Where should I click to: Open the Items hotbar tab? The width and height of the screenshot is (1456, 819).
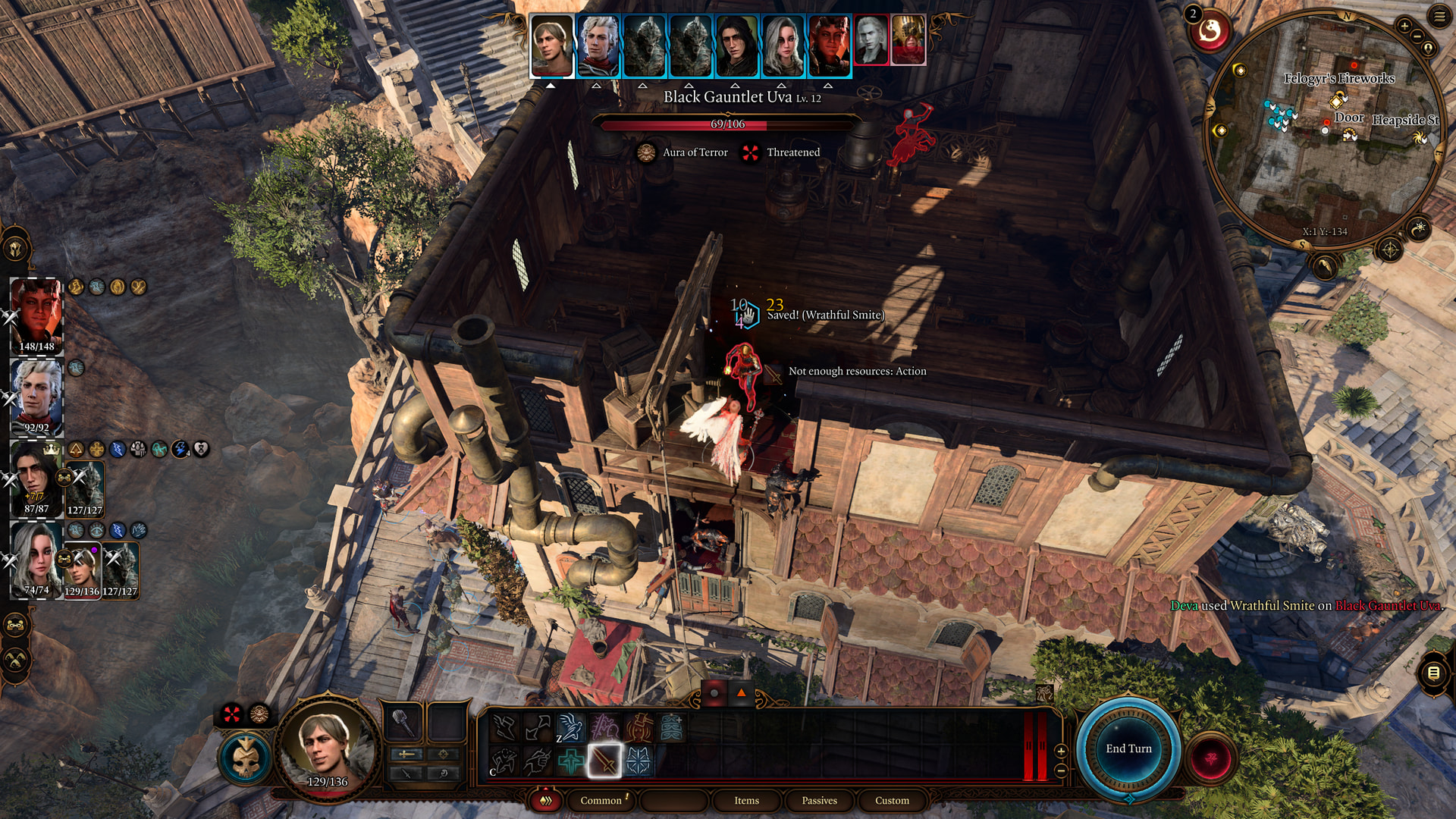point(746,800)
